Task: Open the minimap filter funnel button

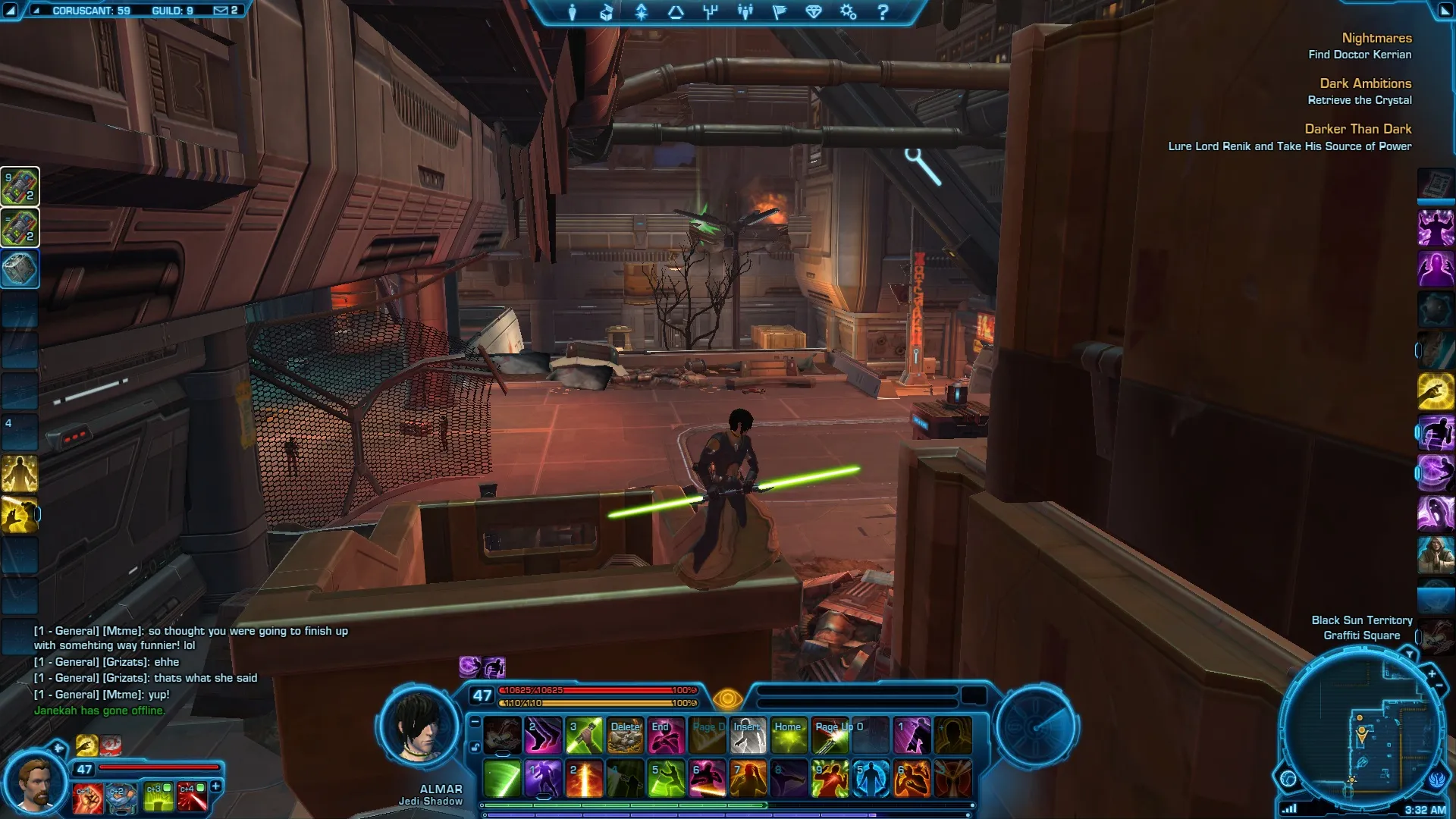Action: [1409, 654]
